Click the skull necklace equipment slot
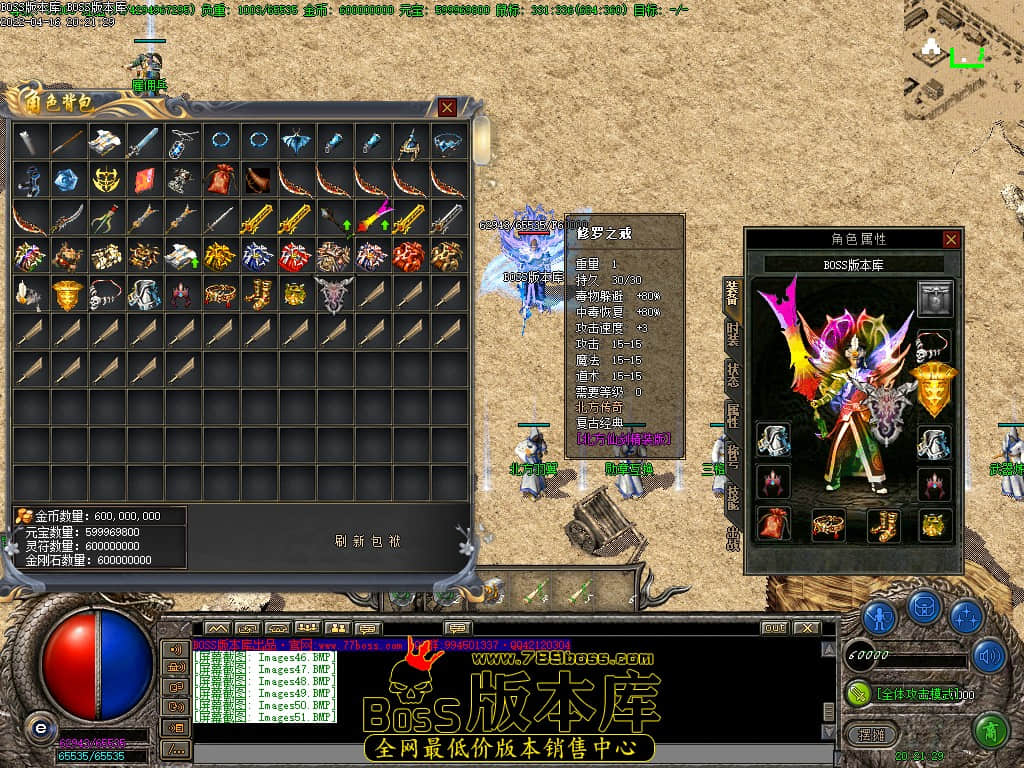The image size is (1024, 768). [935, 345]
